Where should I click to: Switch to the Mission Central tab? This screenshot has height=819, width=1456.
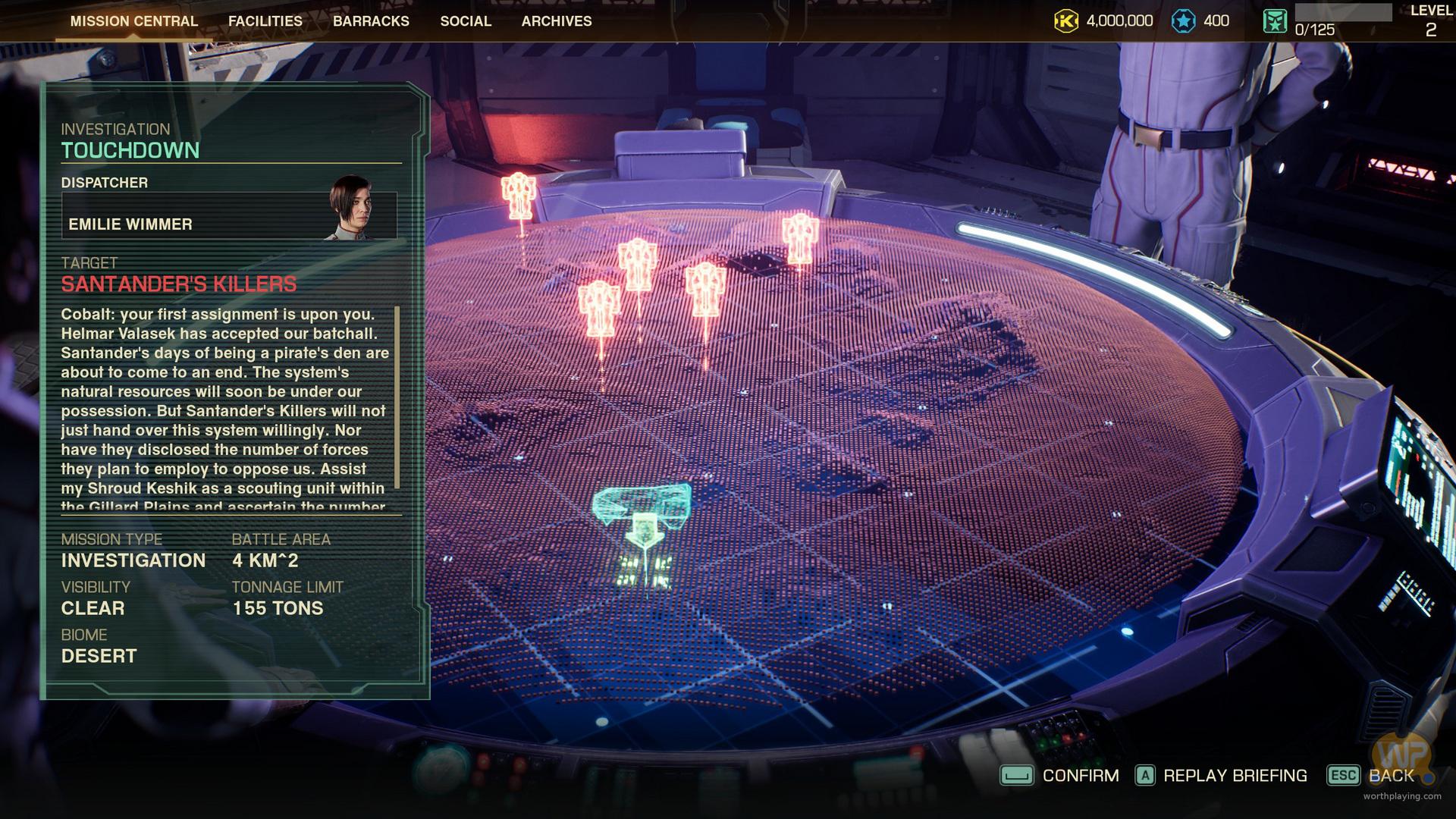(x=134, y=21)
